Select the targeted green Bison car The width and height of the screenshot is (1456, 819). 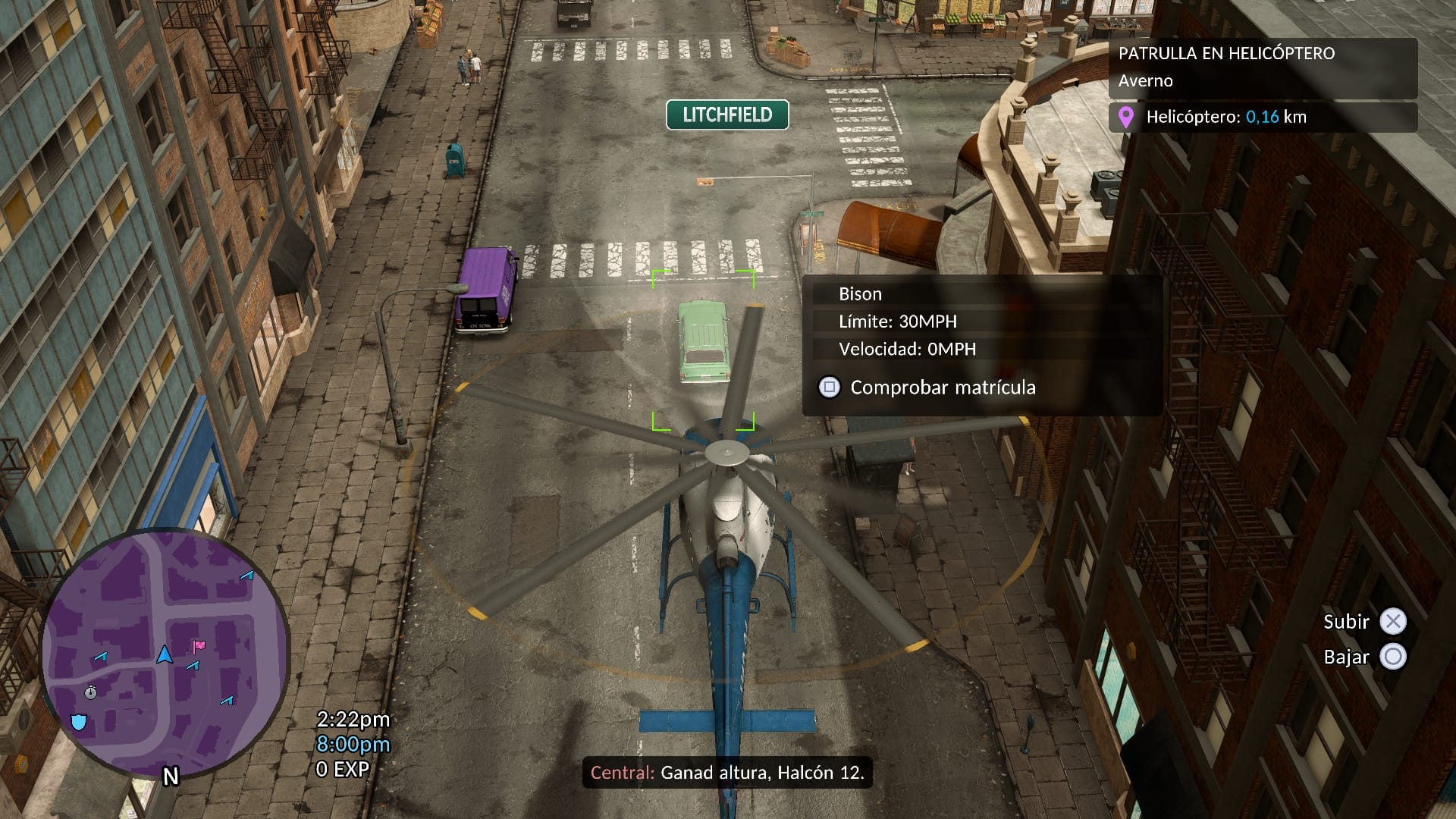(703, 341)
